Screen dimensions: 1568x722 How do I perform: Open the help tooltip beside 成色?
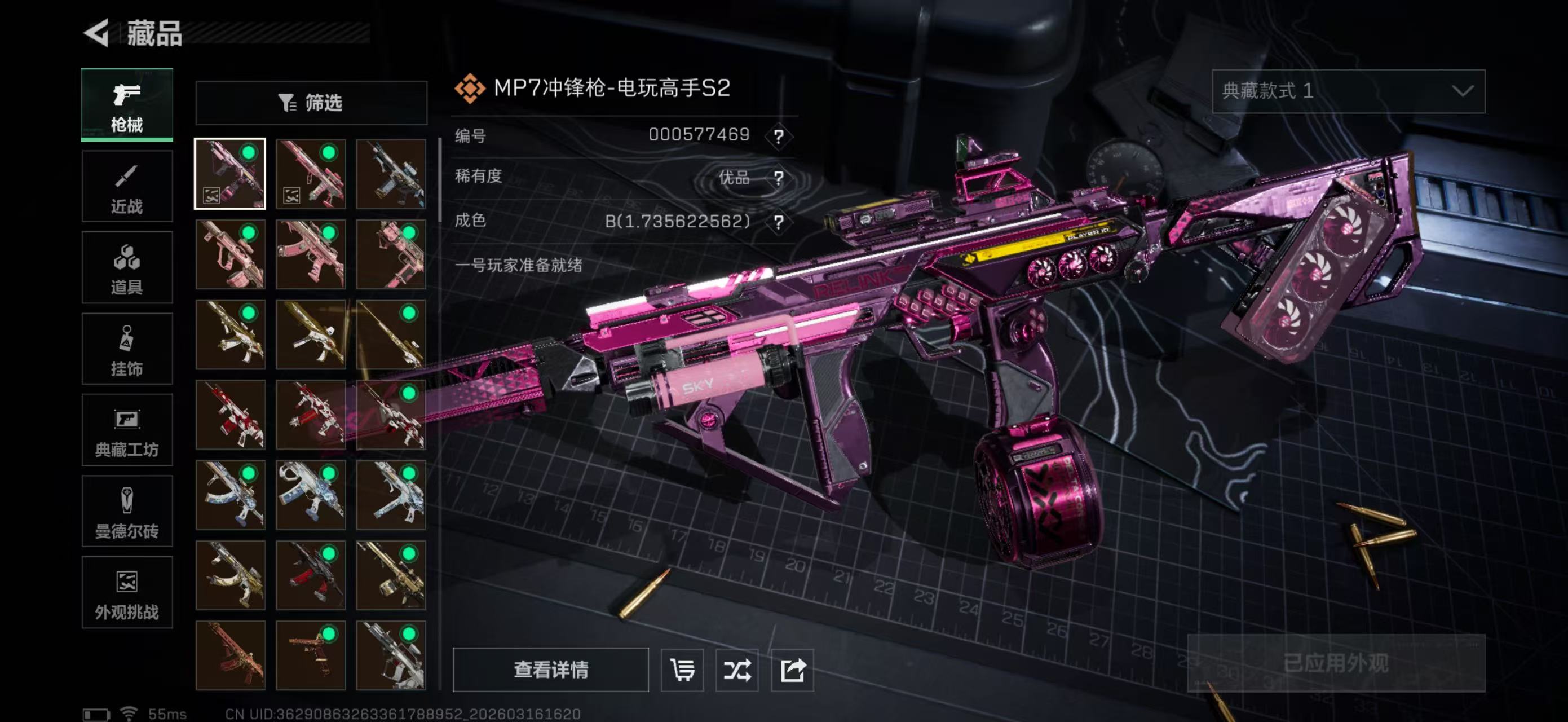(x=778, y=222)
